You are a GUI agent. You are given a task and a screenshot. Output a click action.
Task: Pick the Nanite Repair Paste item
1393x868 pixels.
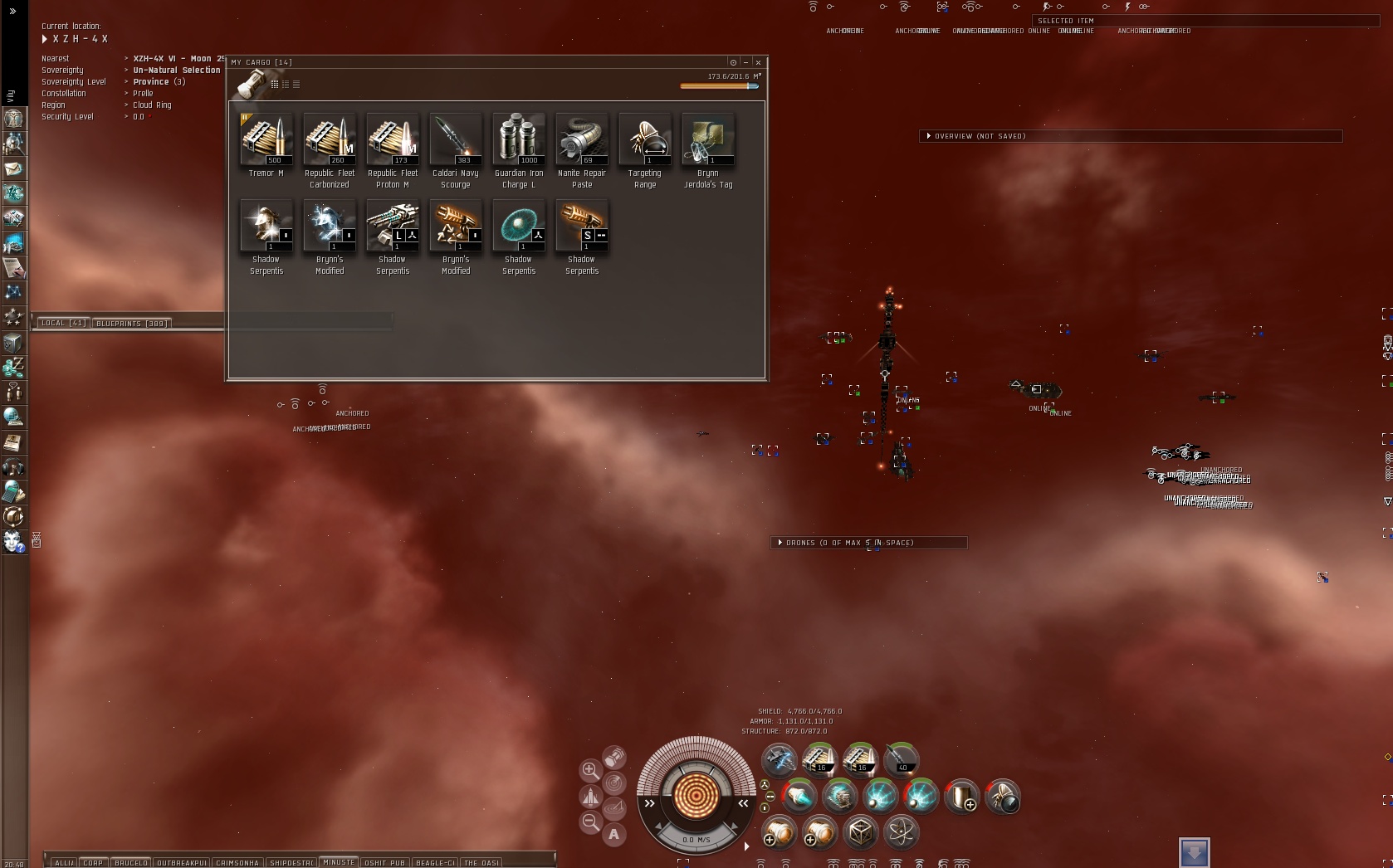[x=582, y=139]
